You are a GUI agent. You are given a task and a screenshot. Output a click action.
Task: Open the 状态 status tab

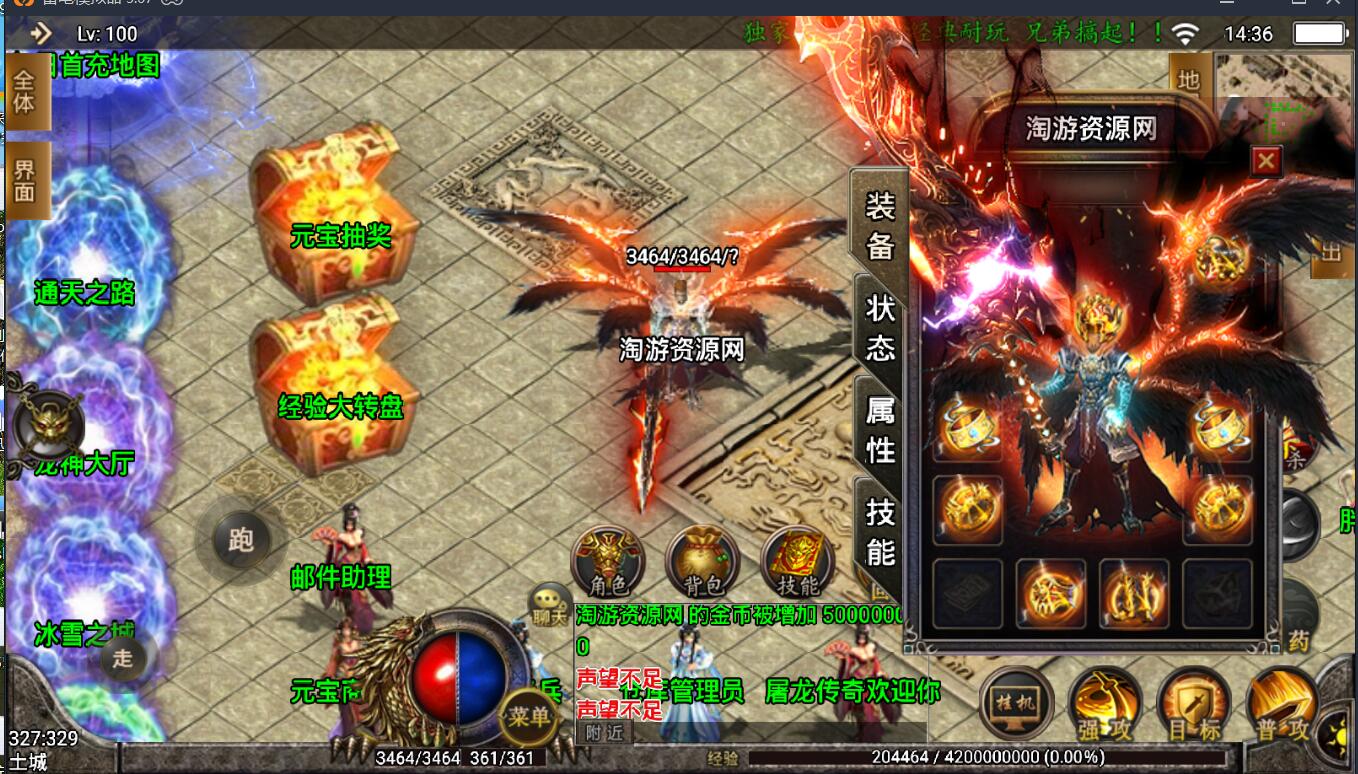pos(880,328)
